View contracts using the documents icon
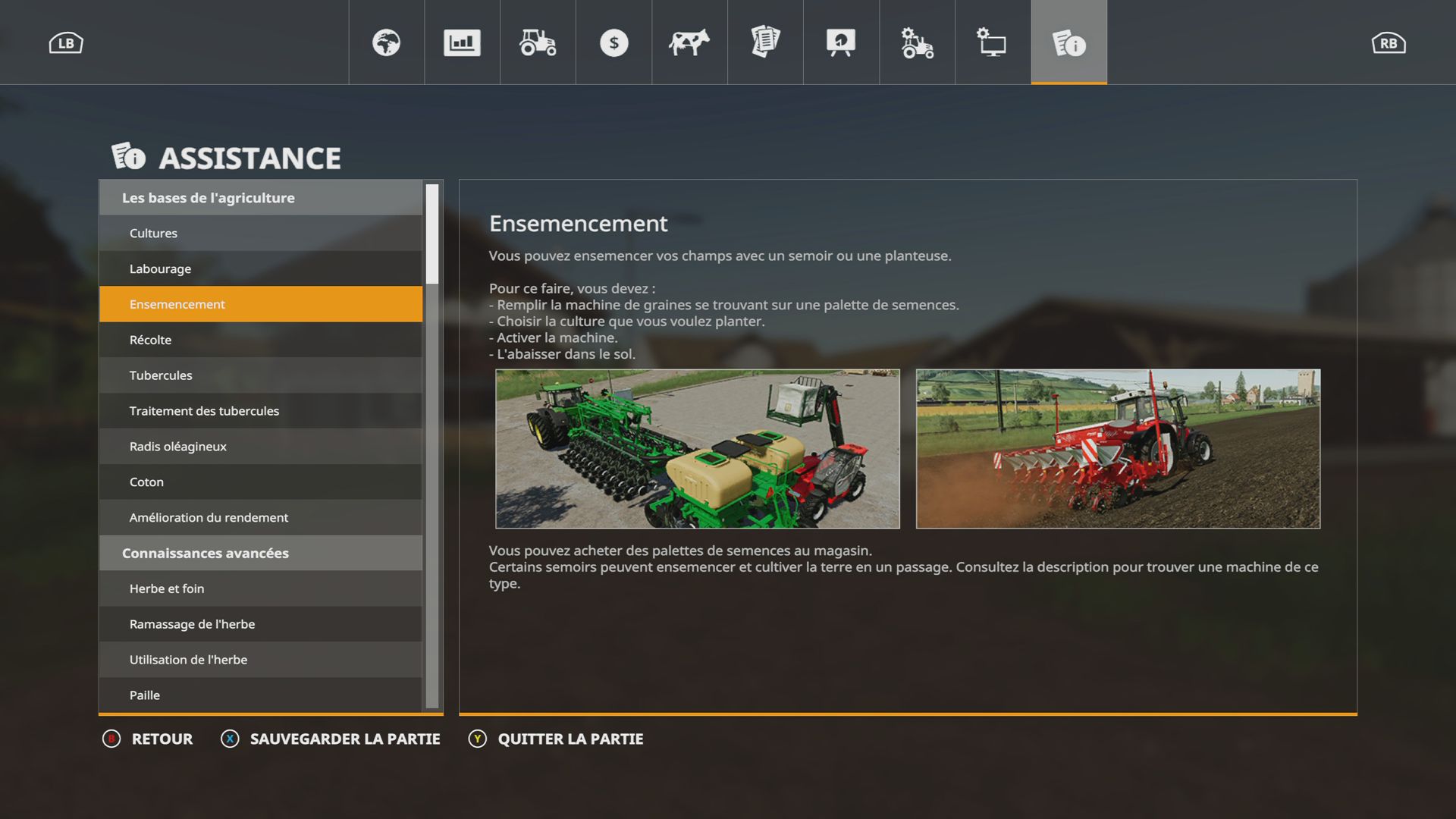 click(765, 42)
